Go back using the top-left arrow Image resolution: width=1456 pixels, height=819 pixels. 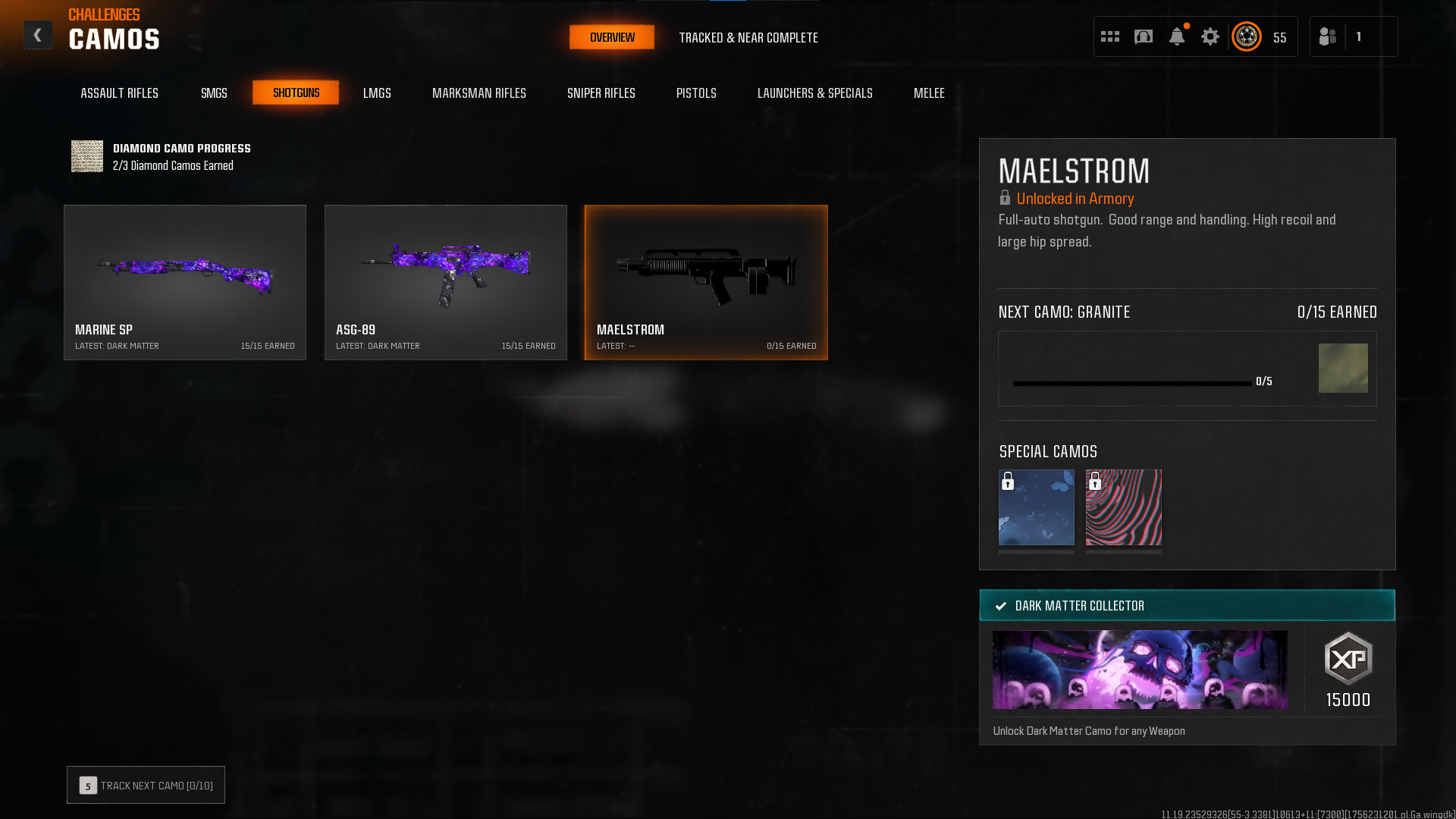point(37,36)
